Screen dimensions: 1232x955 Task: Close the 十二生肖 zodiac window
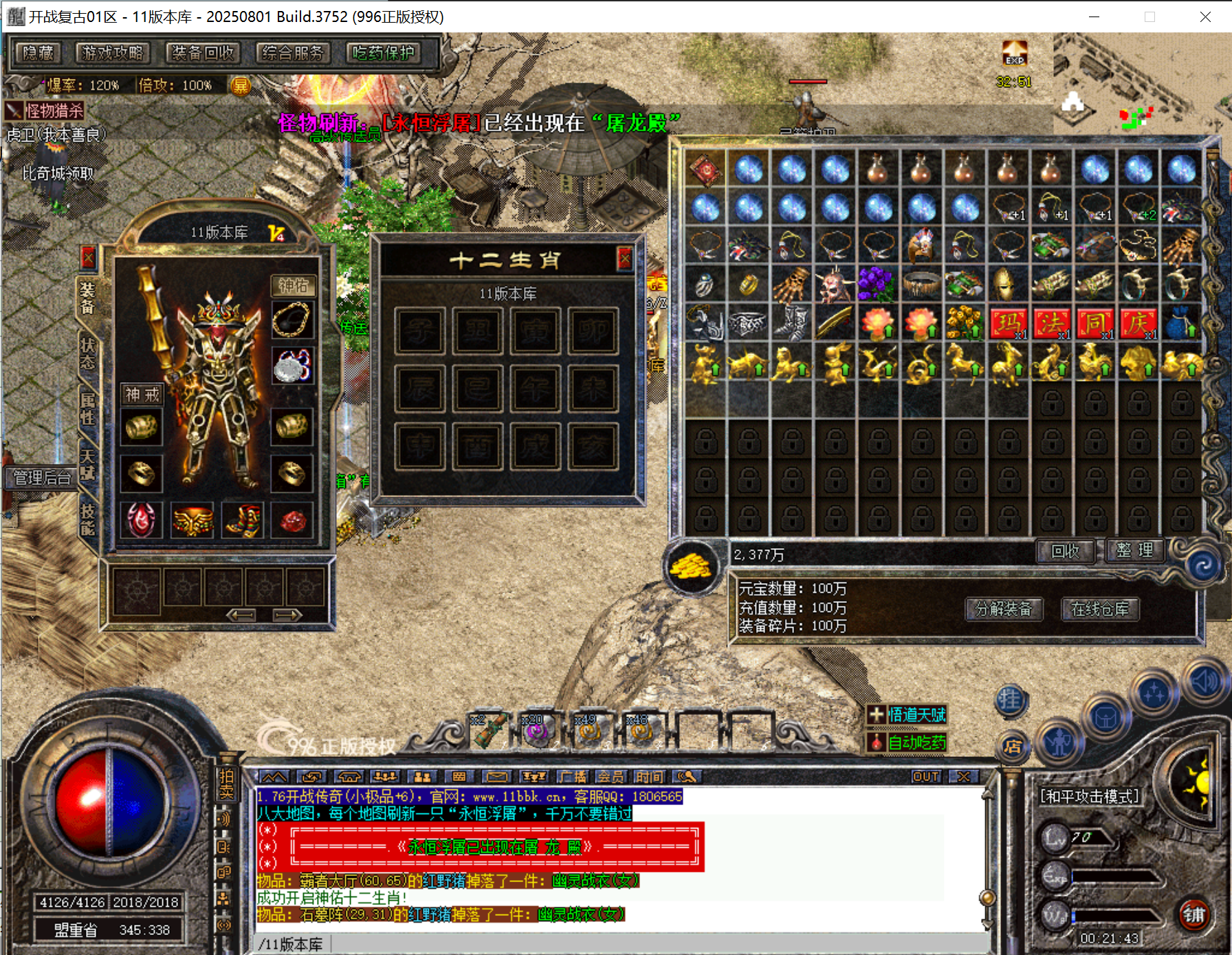coord(624,259)
